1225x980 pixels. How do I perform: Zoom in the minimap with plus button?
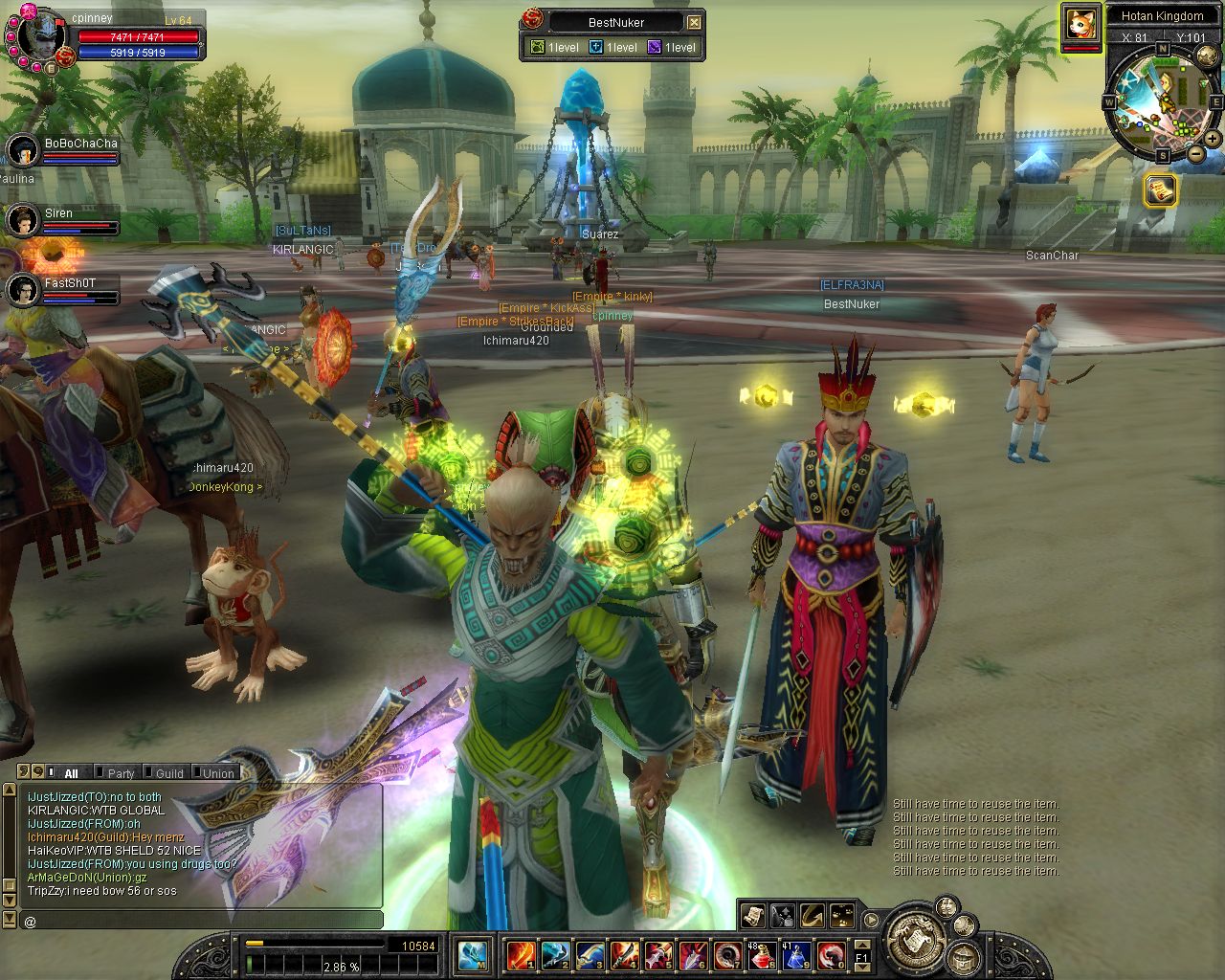click(1213, 139)
